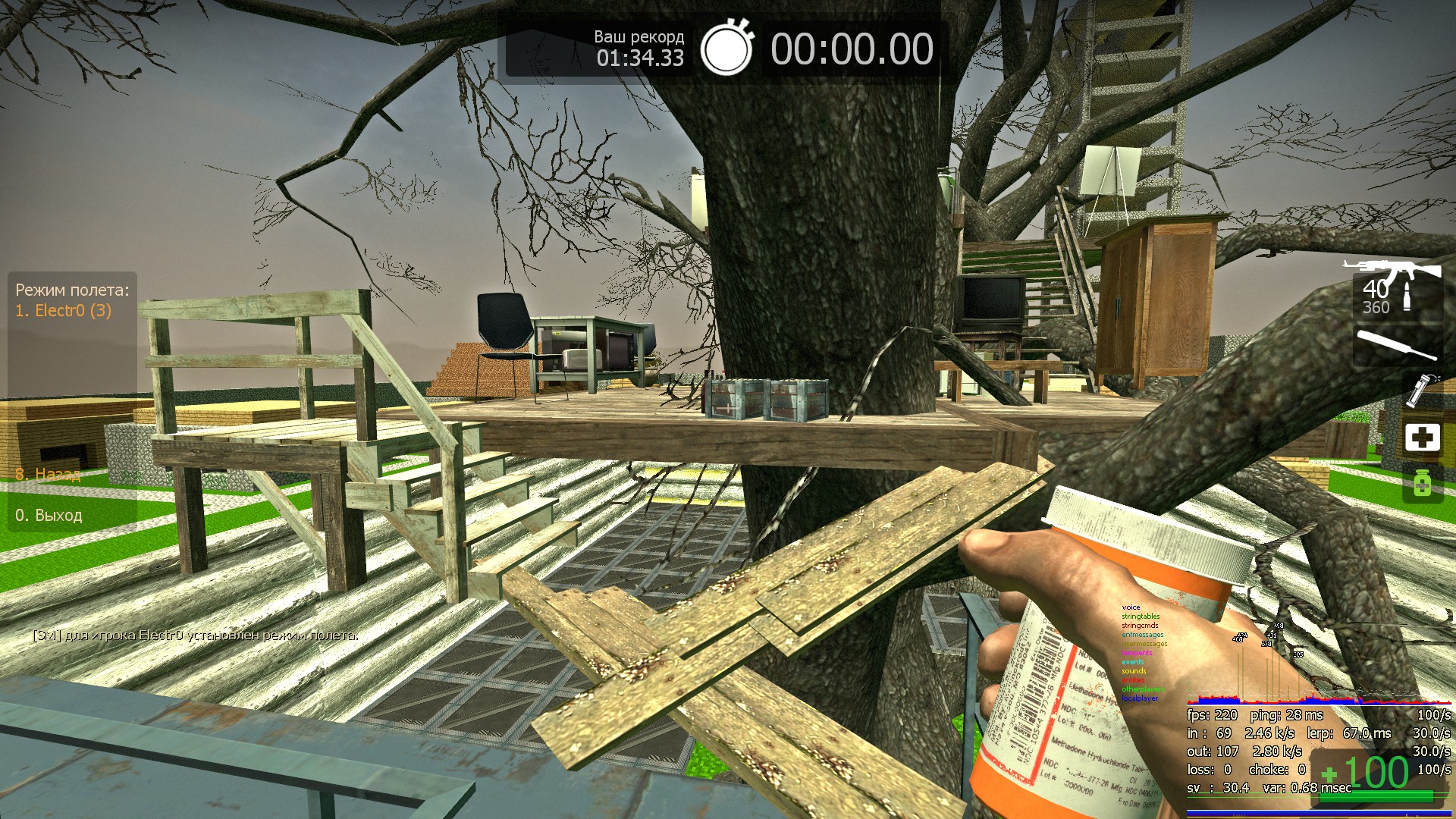Select the green pain pills slot
This screenshot has width=1456, height=819.
(1422, 483)
